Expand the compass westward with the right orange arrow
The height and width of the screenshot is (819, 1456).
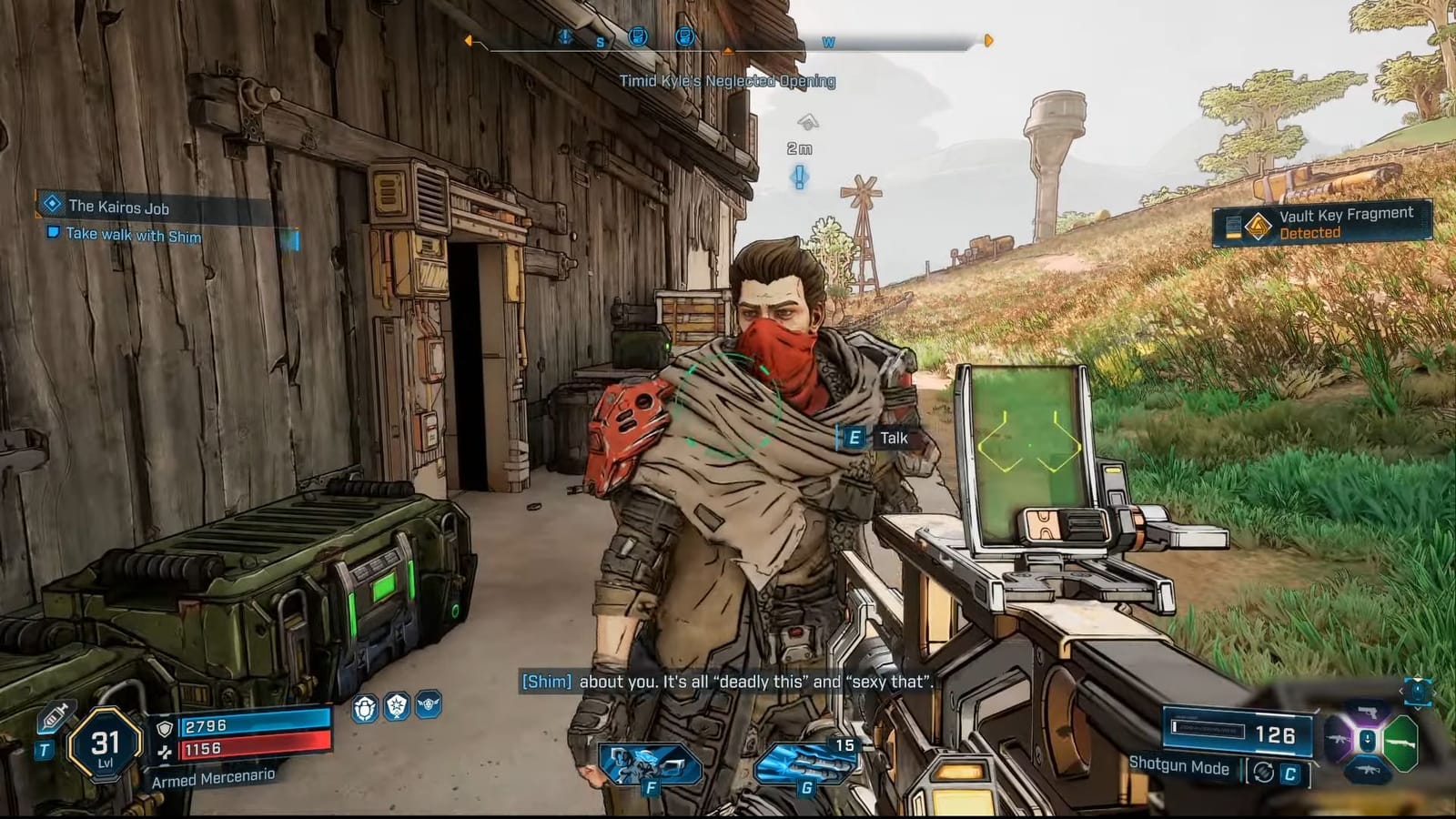coord(987,39)
